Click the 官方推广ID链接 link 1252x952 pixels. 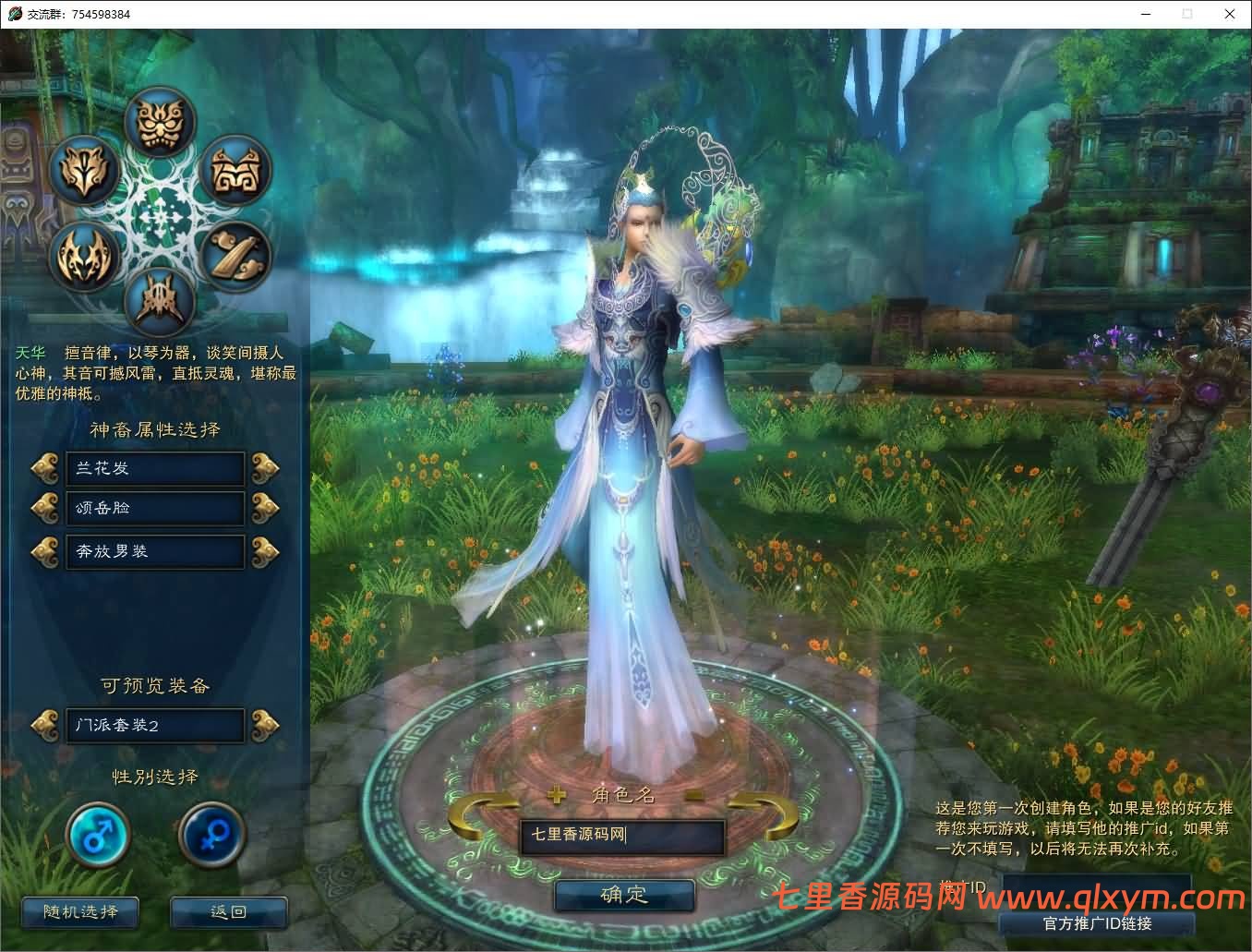pos(1099,922)
